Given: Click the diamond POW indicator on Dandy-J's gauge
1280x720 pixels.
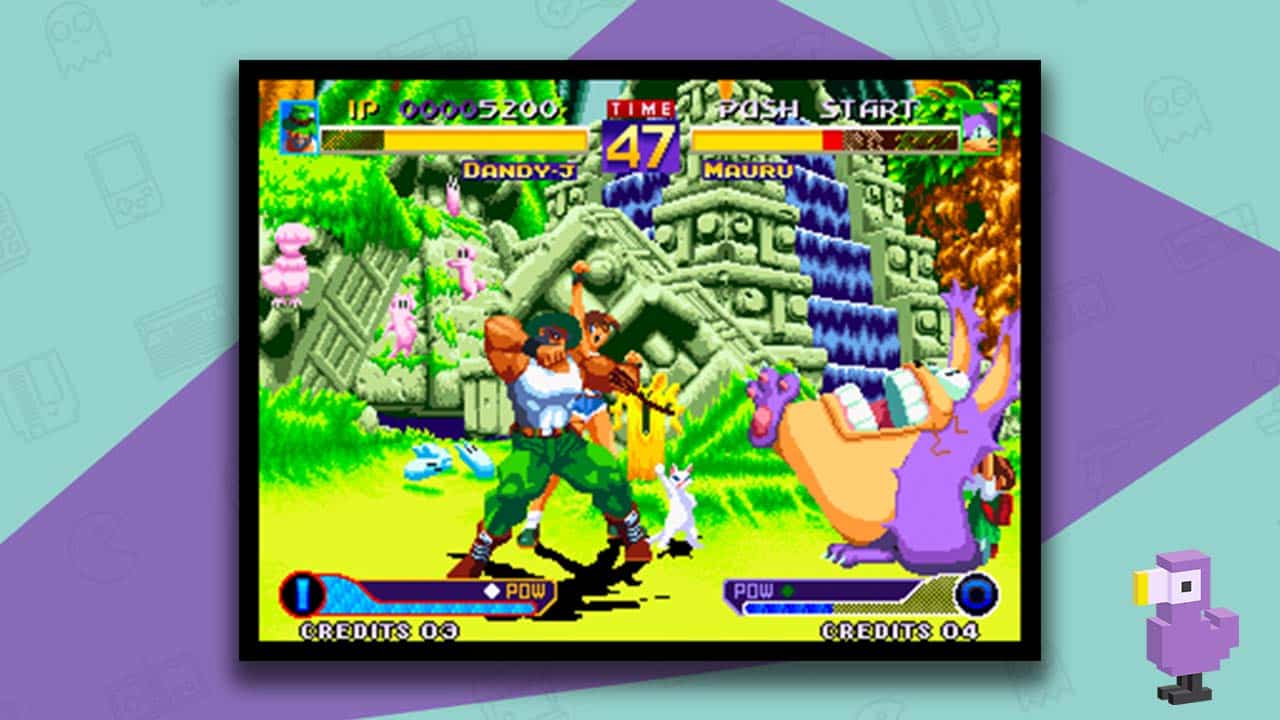Looking at the screenshot, I should click(x=492, y=590).
